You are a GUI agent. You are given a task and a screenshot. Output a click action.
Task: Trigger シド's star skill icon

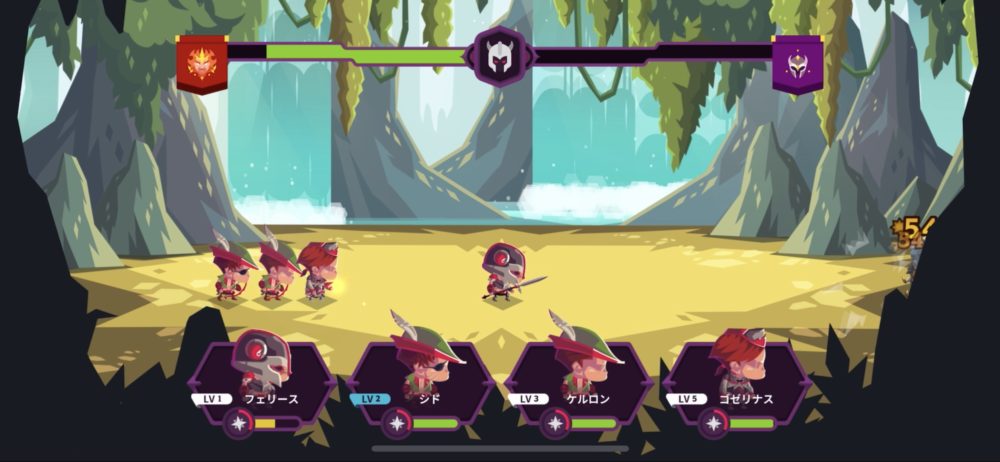(398, 424)
